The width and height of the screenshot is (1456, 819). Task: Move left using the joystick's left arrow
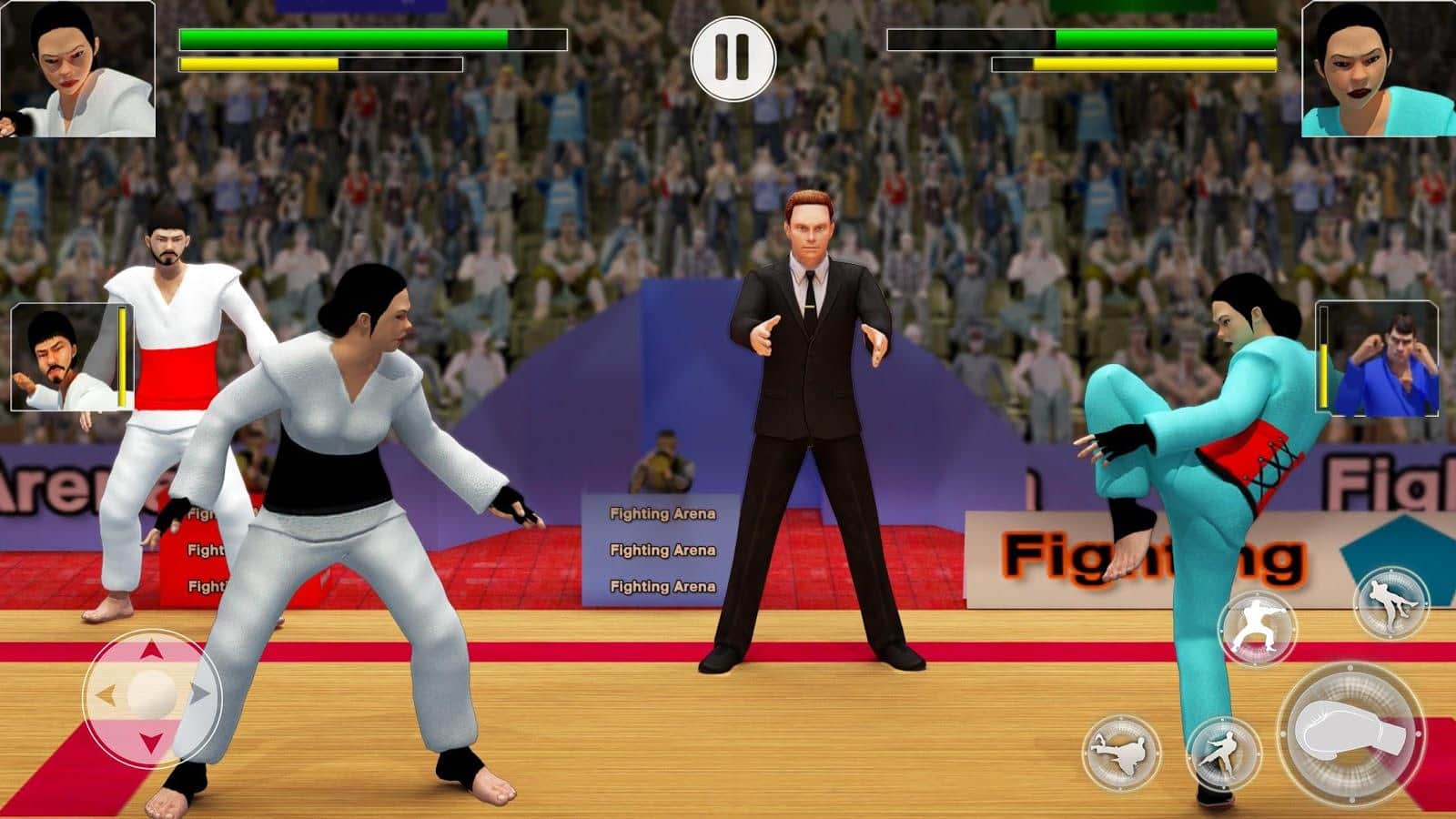(106, 696)
